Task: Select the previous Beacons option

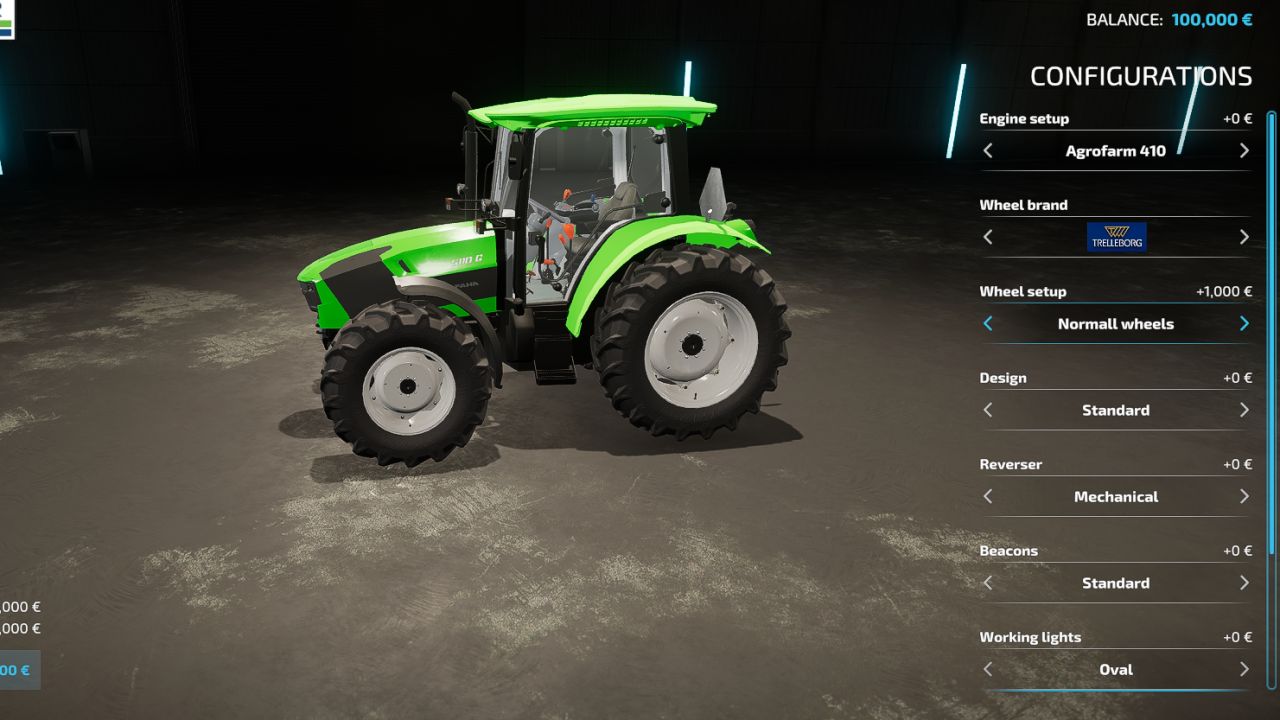Action: point(988,583)
